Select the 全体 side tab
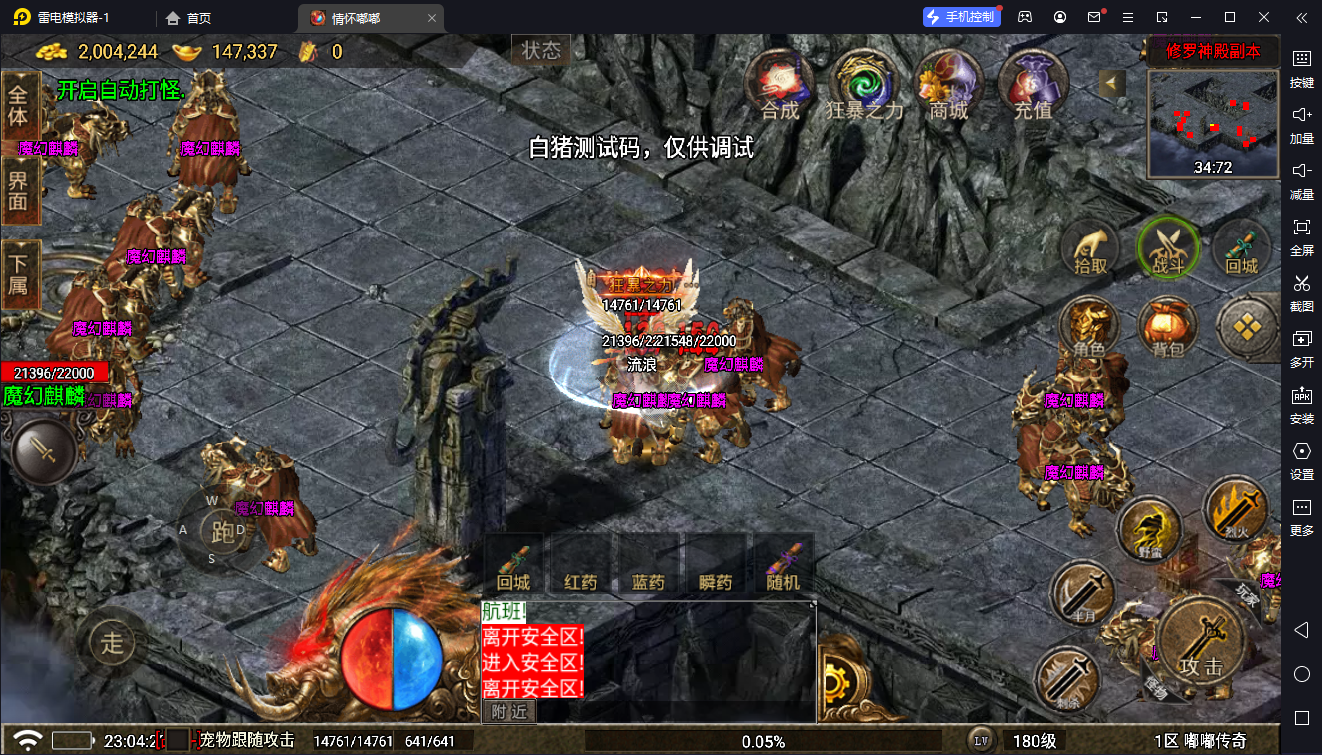Image resolution: width=1322 pixels, height=755 pixels. coord(20,105)
